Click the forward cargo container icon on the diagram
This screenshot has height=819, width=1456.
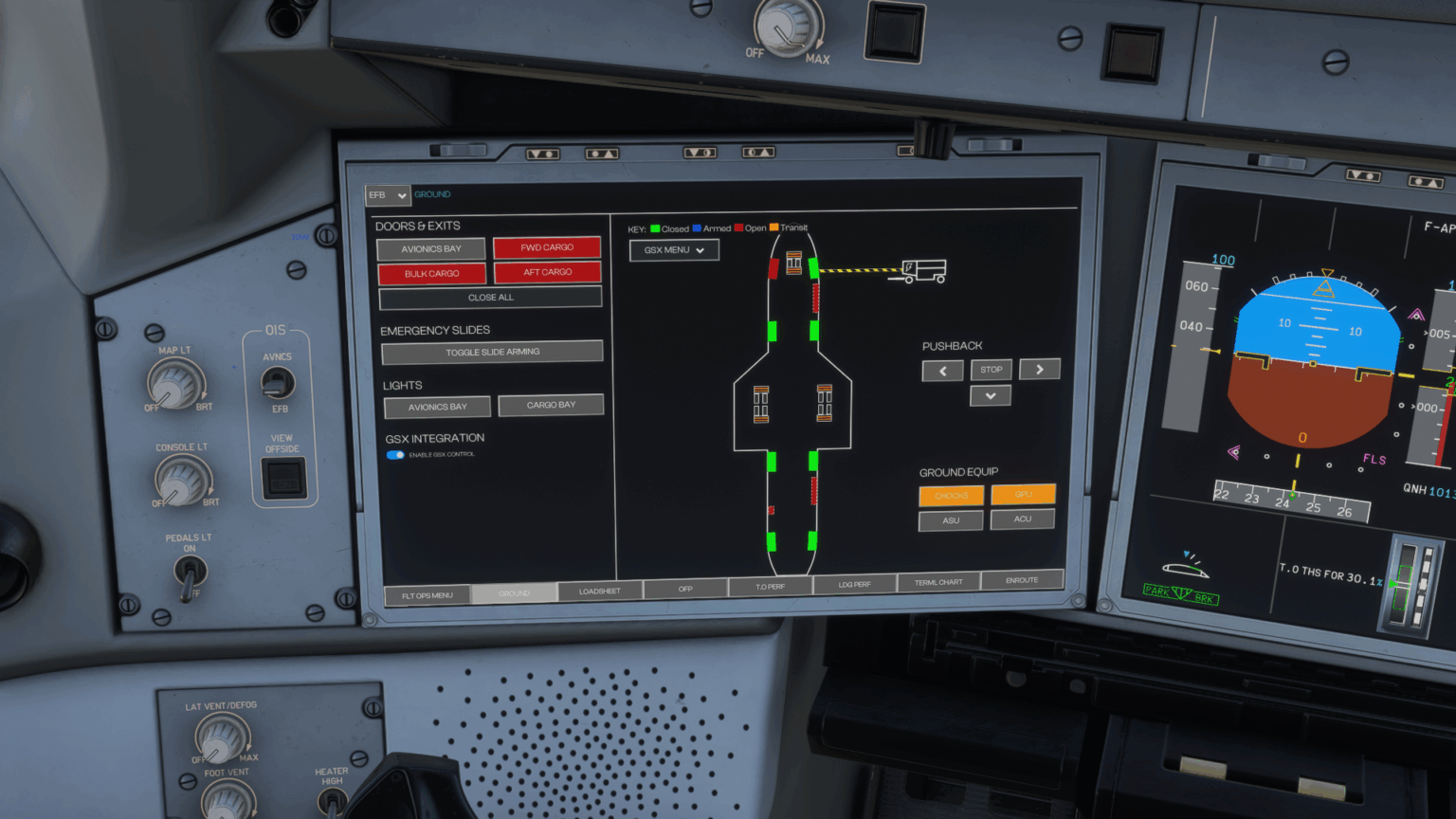(793, 263)
